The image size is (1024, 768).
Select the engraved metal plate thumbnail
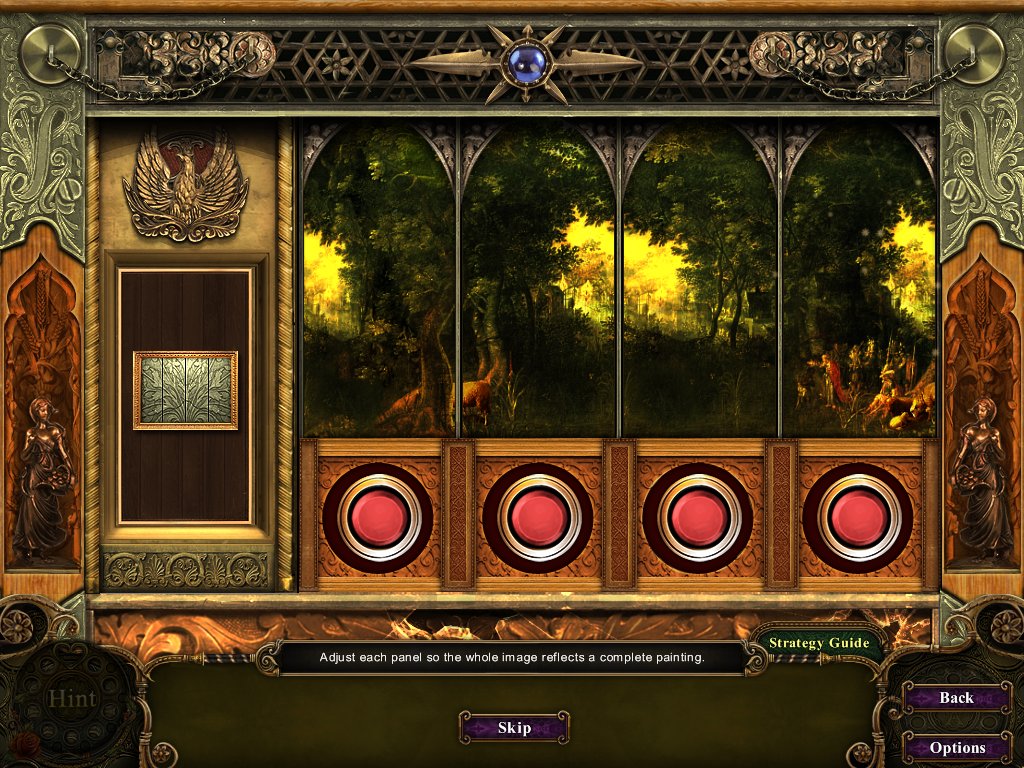click(x=185, y=390)
